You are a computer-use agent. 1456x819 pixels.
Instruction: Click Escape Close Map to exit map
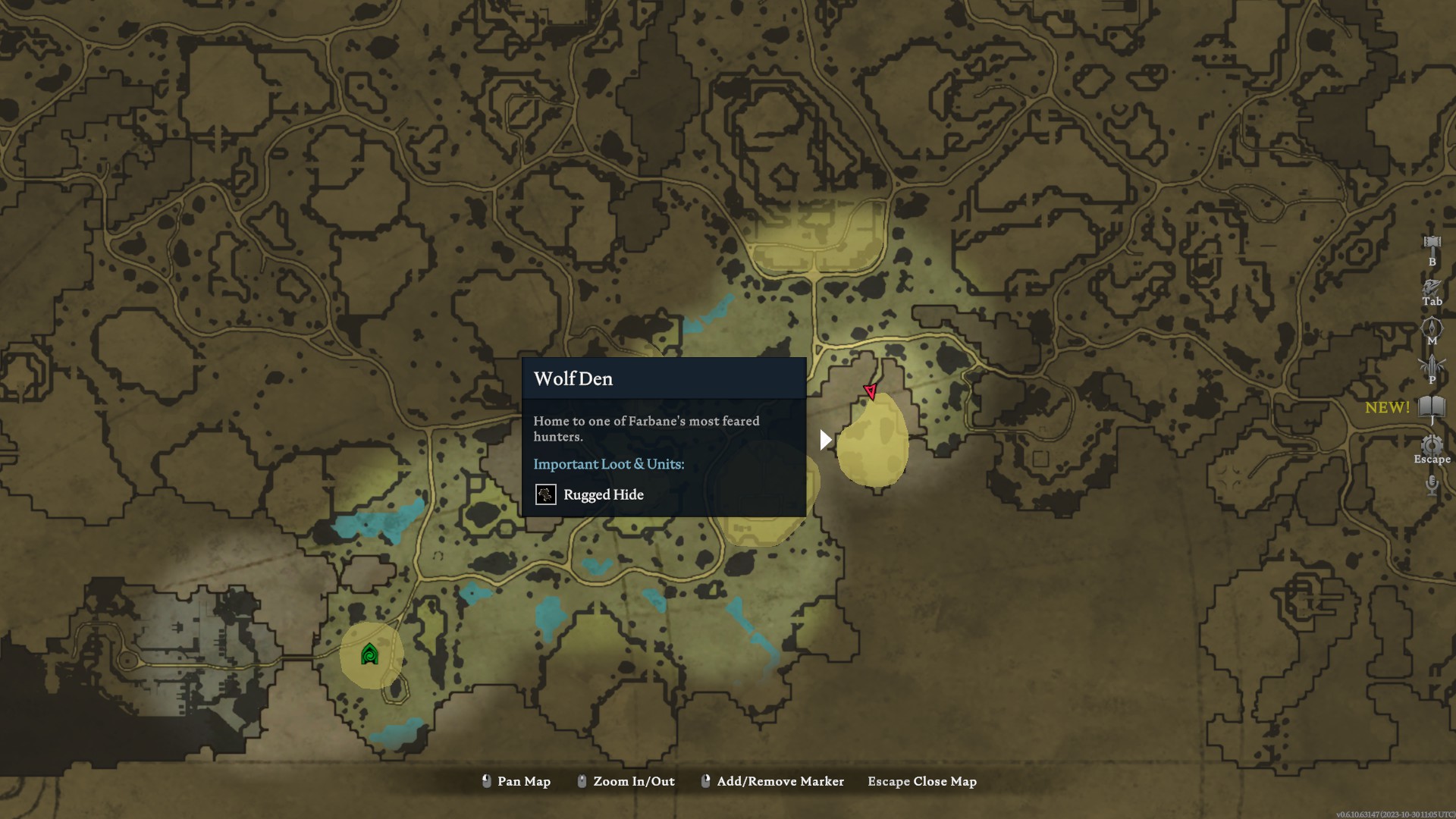point(921,781)
